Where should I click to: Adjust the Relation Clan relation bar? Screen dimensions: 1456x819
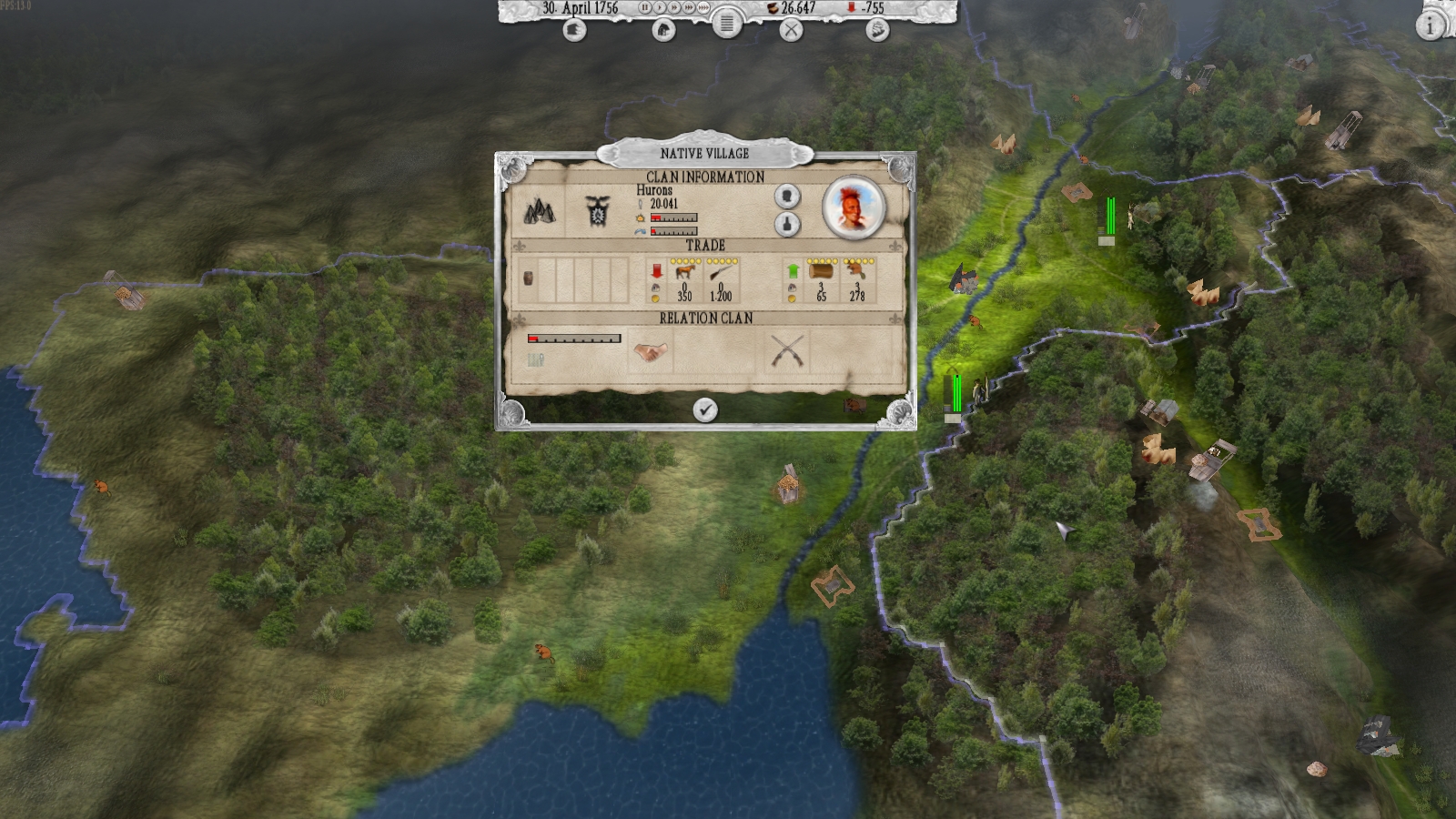575,338
